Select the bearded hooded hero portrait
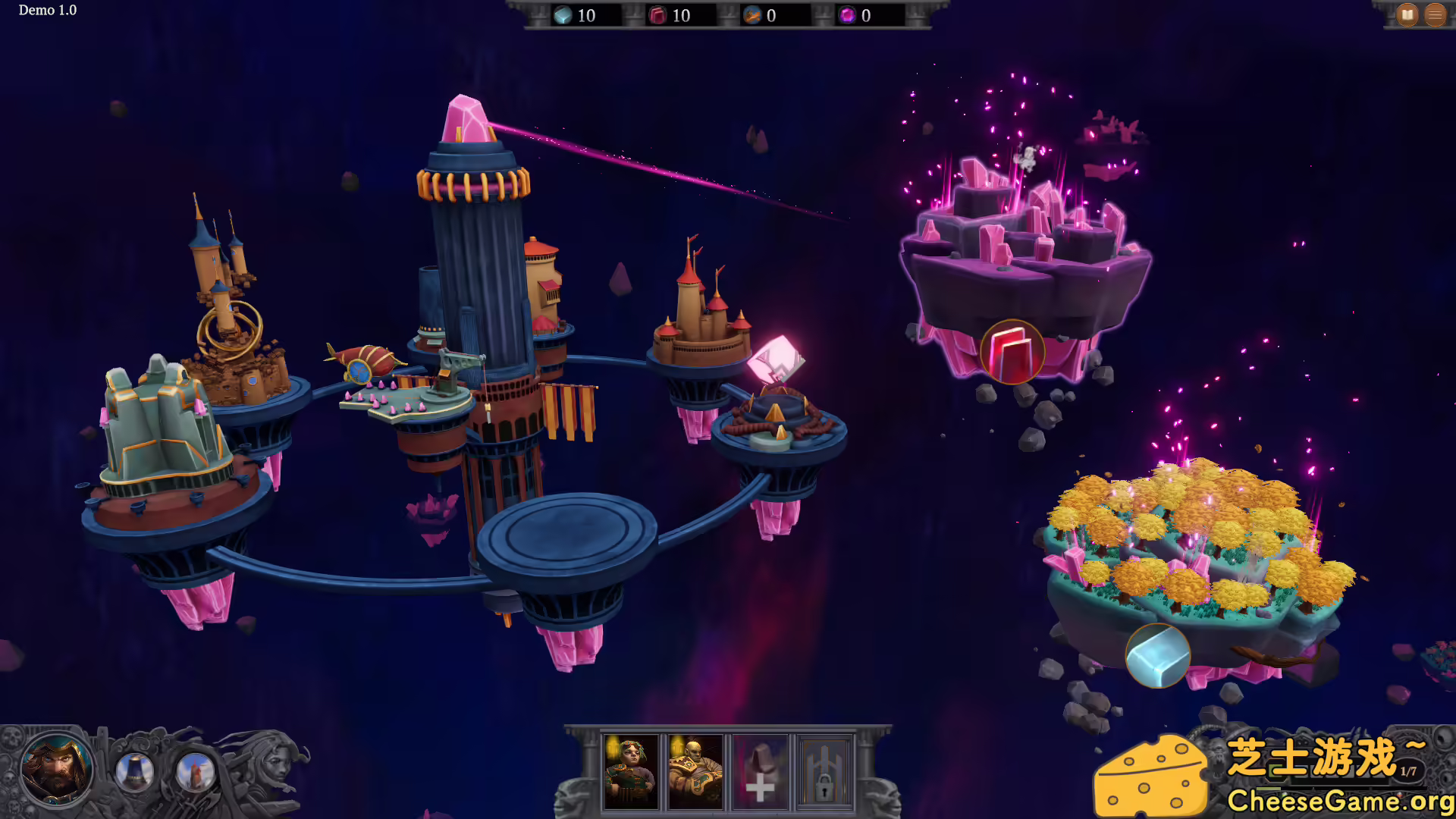Viewport: 1456px width, 819px height. (56, 770)
